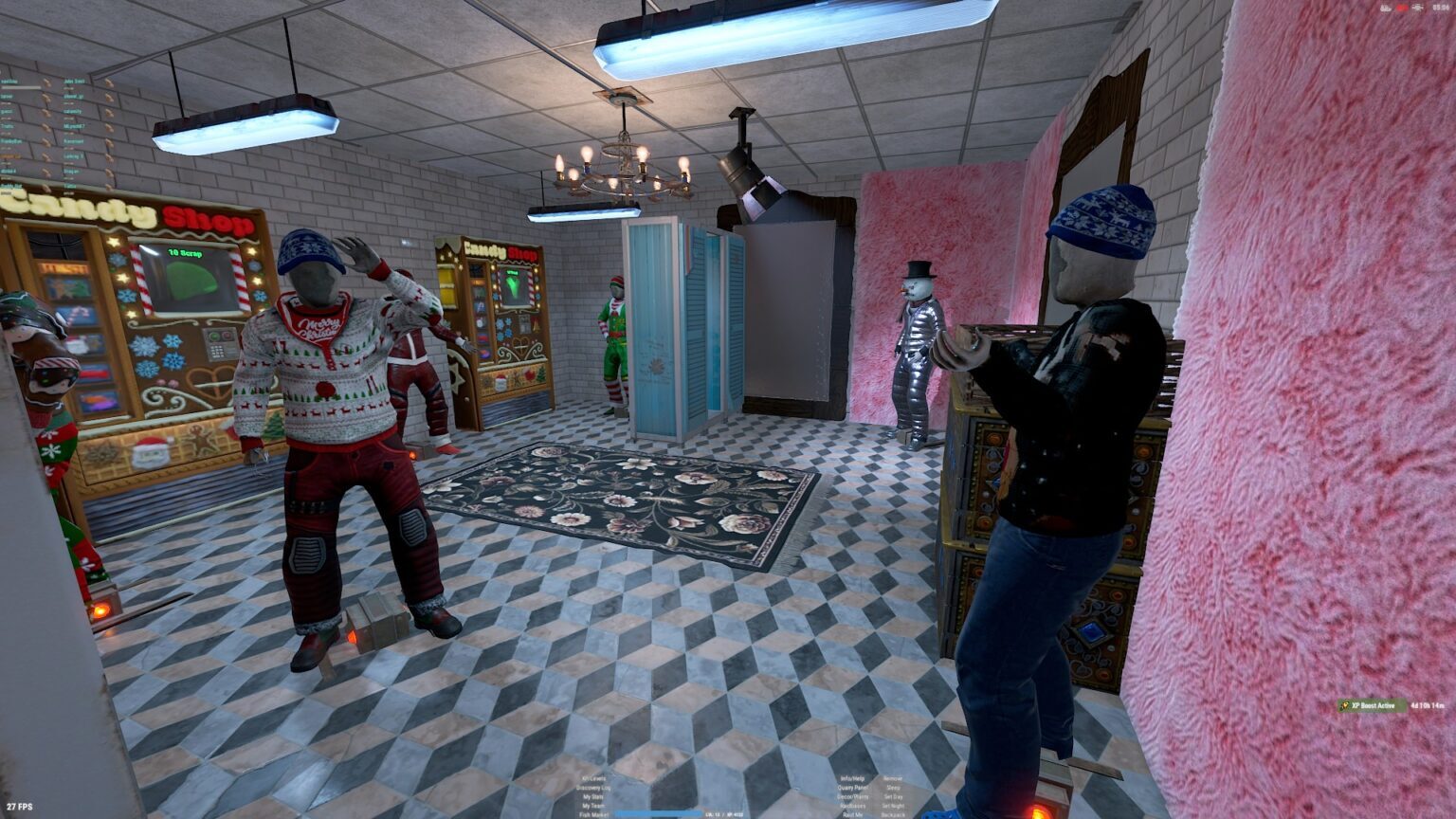Open the My Stats menu entry
Image resolution: width=1456 pixels, height=819 pixels.
(593, 796)
